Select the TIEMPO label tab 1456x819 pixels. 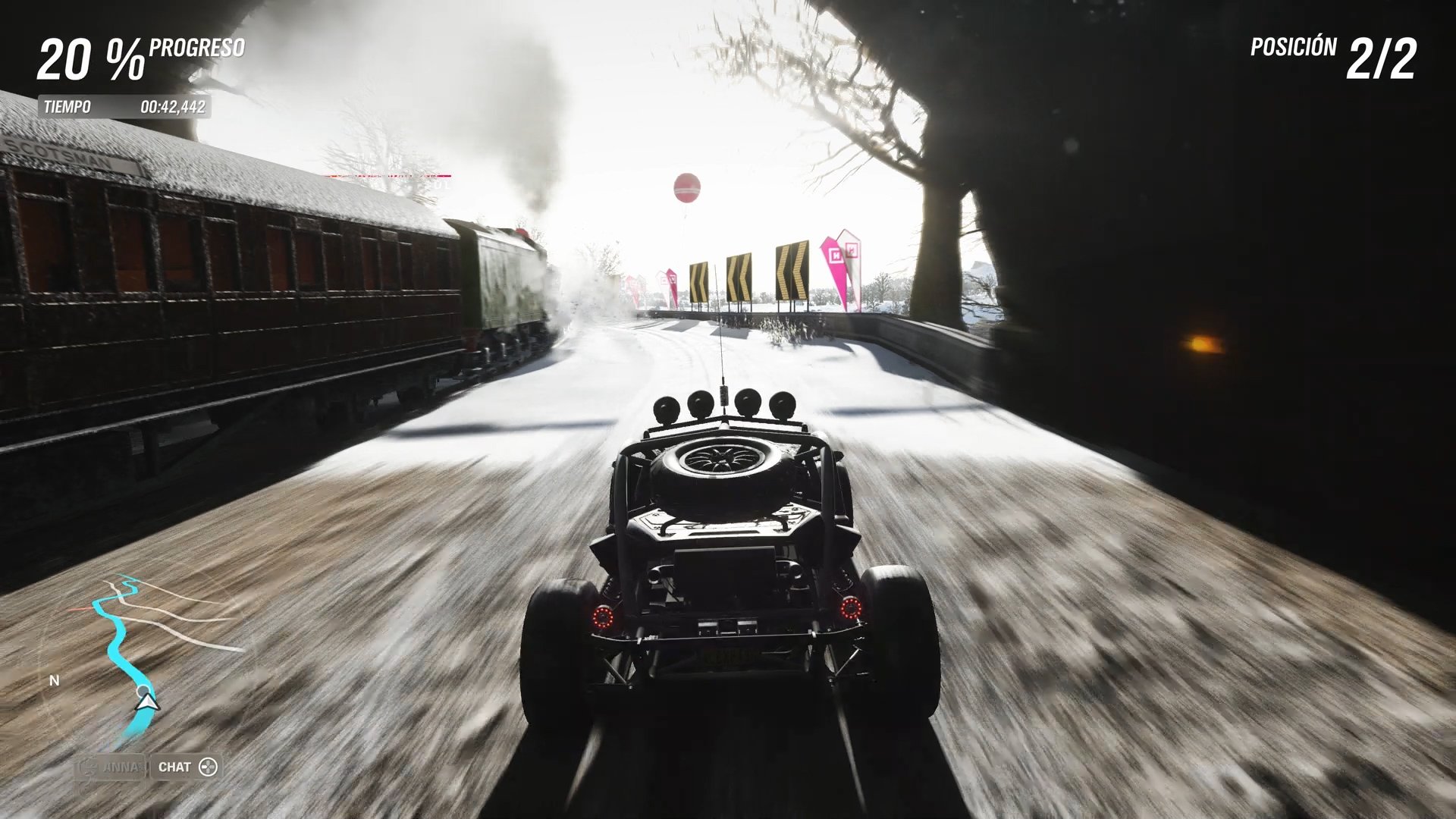(67, 107)
